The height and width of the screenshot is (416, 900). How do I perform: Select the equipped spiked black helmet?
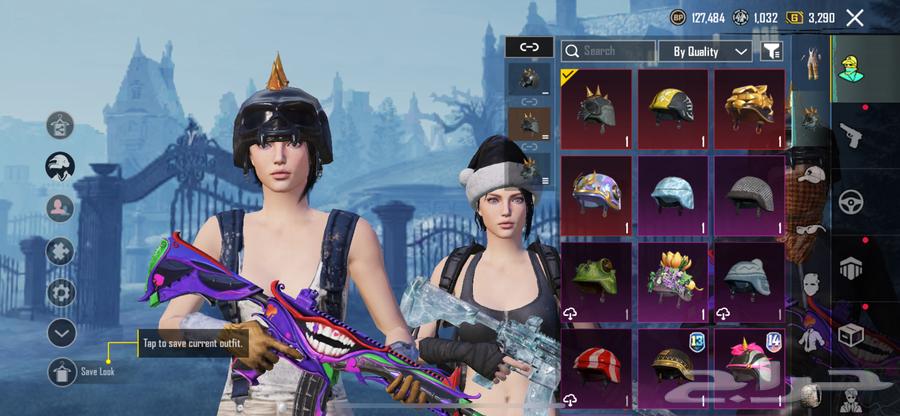(x=596, y=108)
